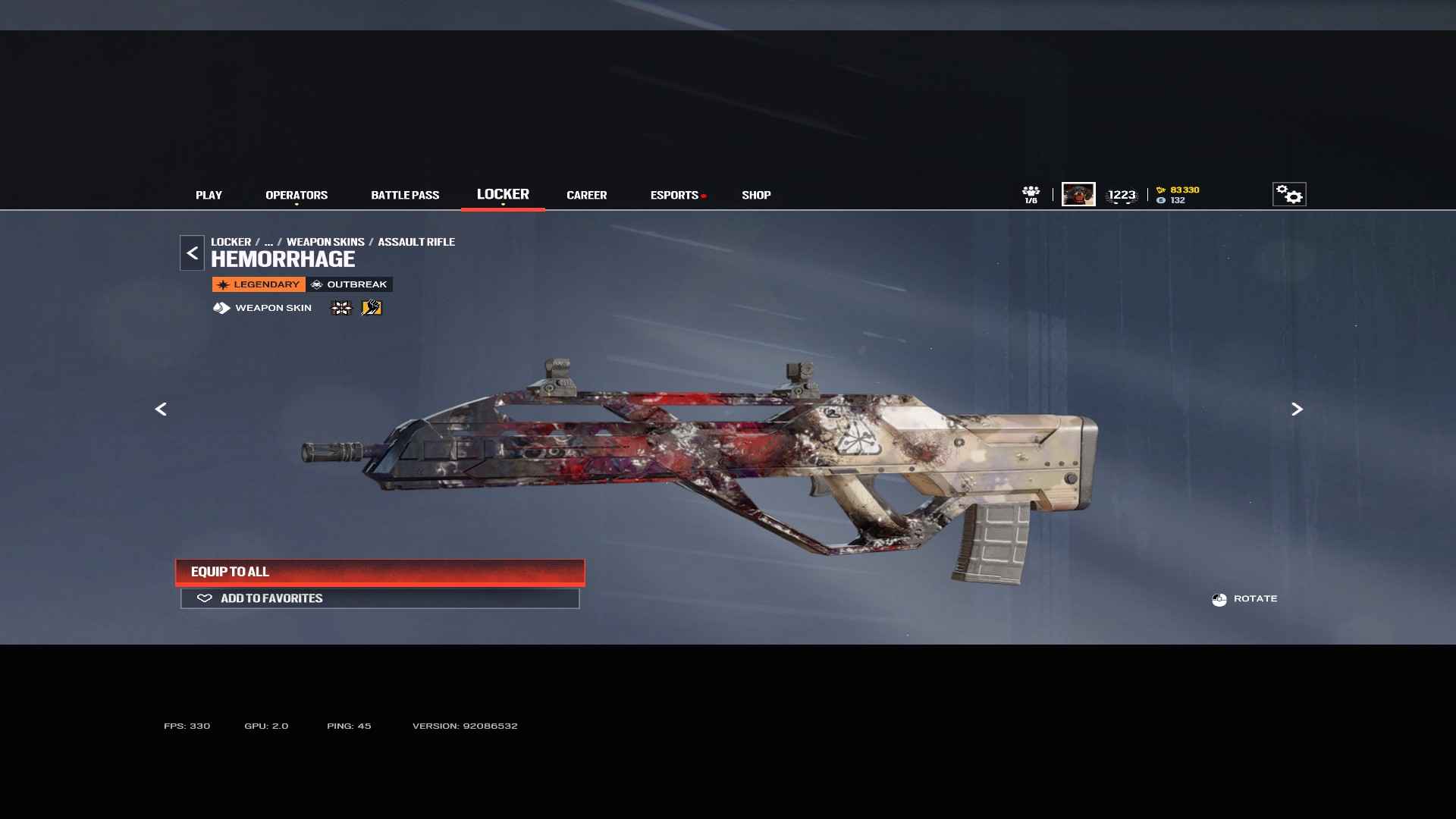Image resolution: width=1456 pixels, height=819 pixels.
Task: Open the settings gear menu
Action: (x=1289, y=194)
